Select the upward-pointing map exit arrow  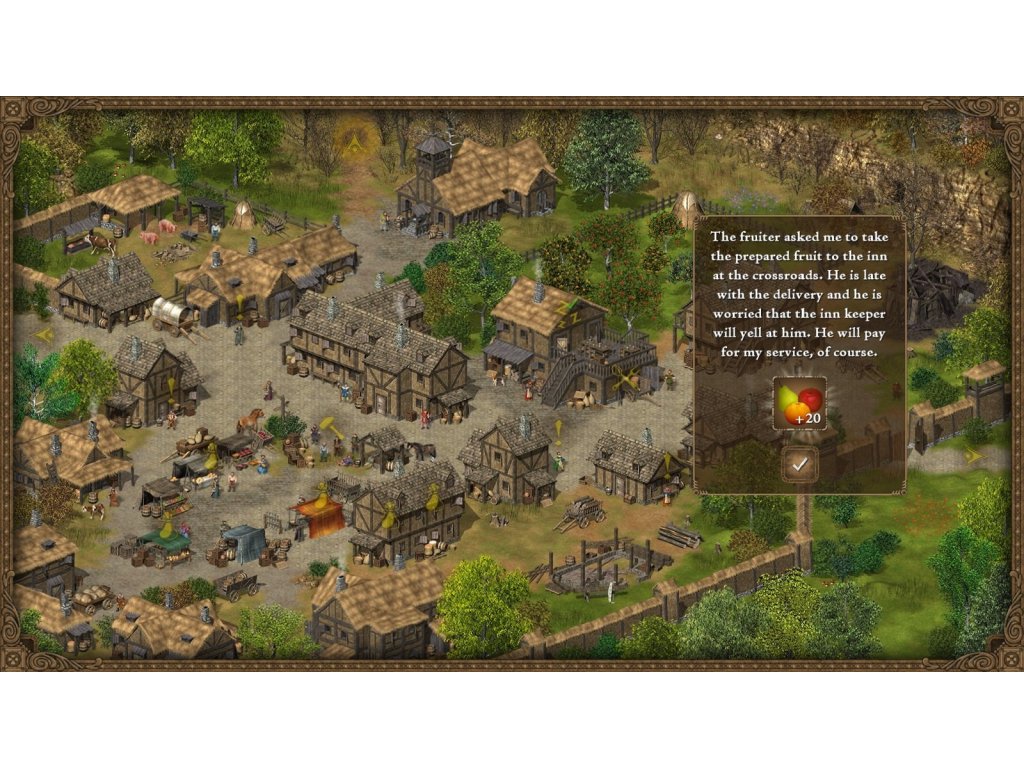352,142
